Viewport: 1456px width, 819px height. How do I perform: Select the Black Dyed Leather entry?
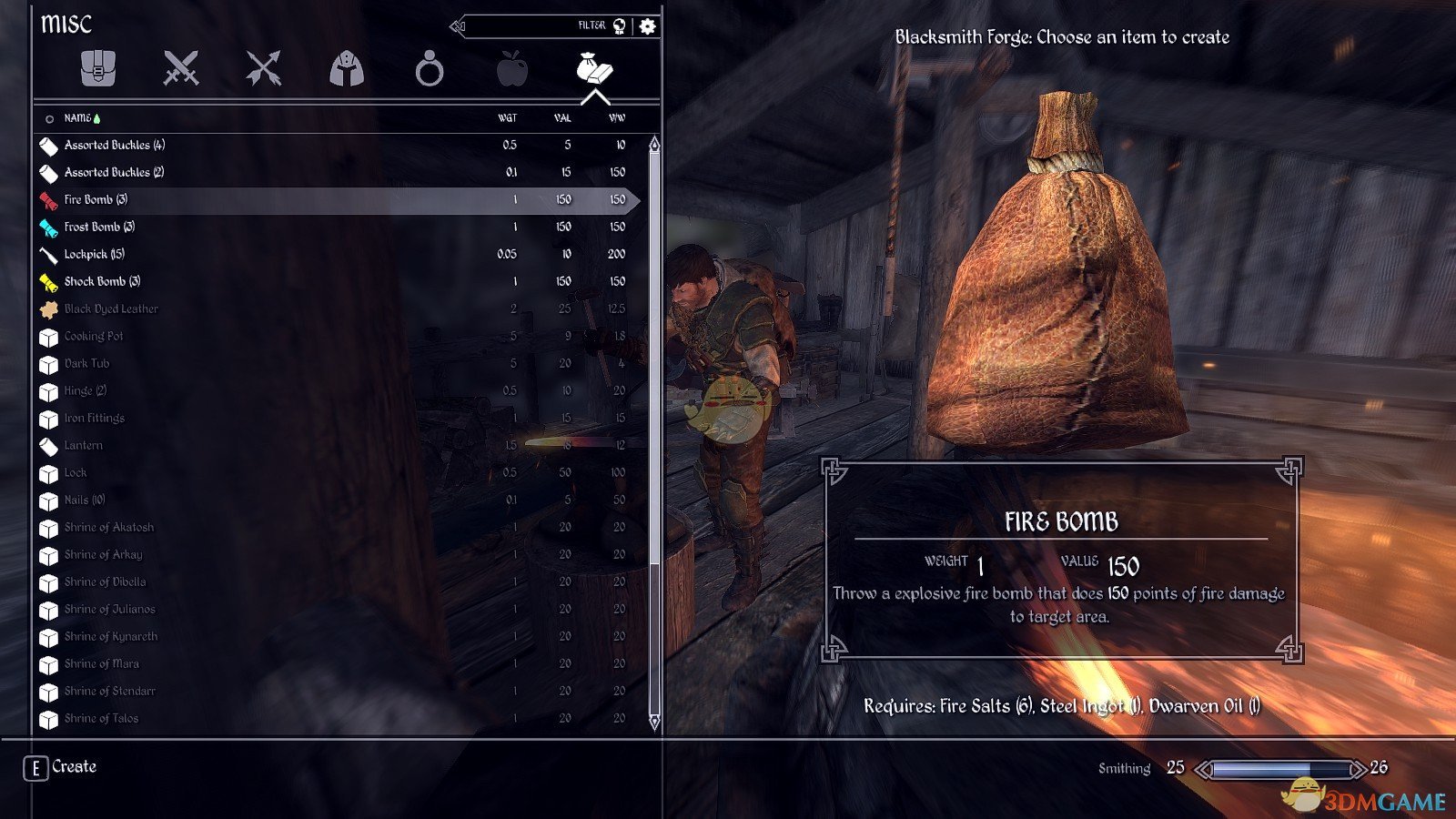point(111,308)
